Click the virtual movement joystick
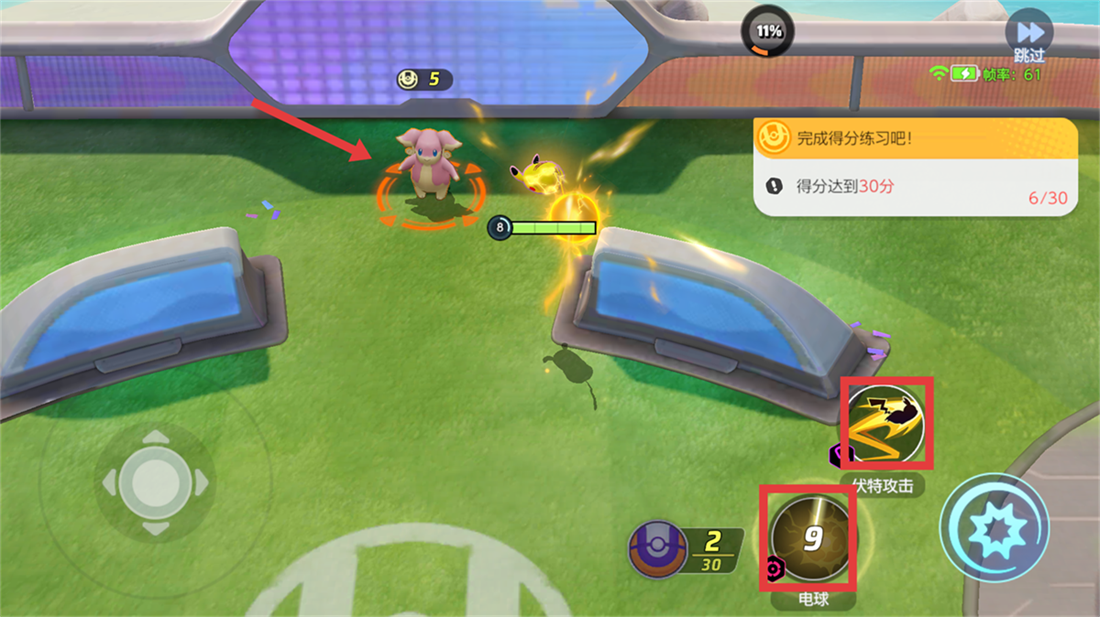Image resolution: width=1100 pixels, height=617 pixels. click(x=154, y=482)
